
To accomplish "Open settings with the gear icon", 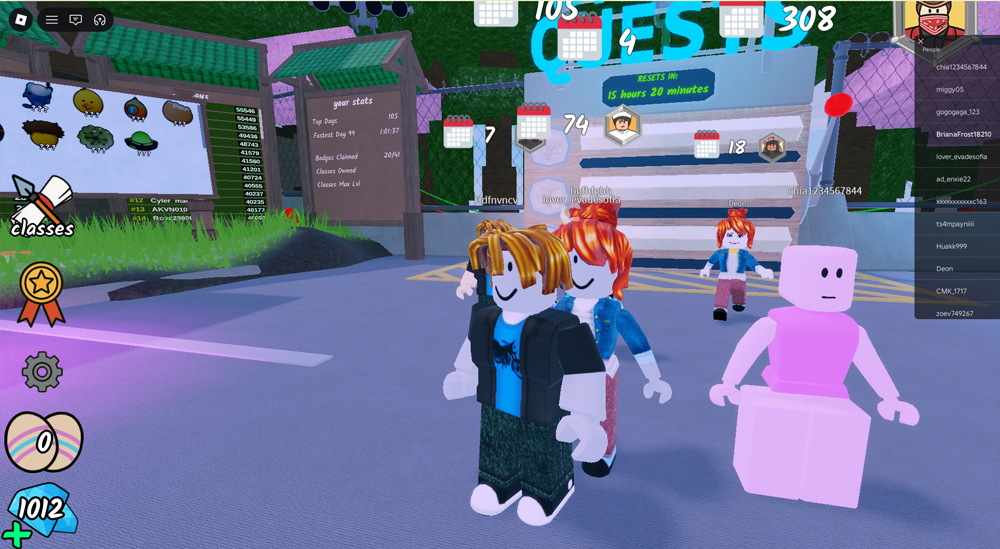I will (42, 372).
